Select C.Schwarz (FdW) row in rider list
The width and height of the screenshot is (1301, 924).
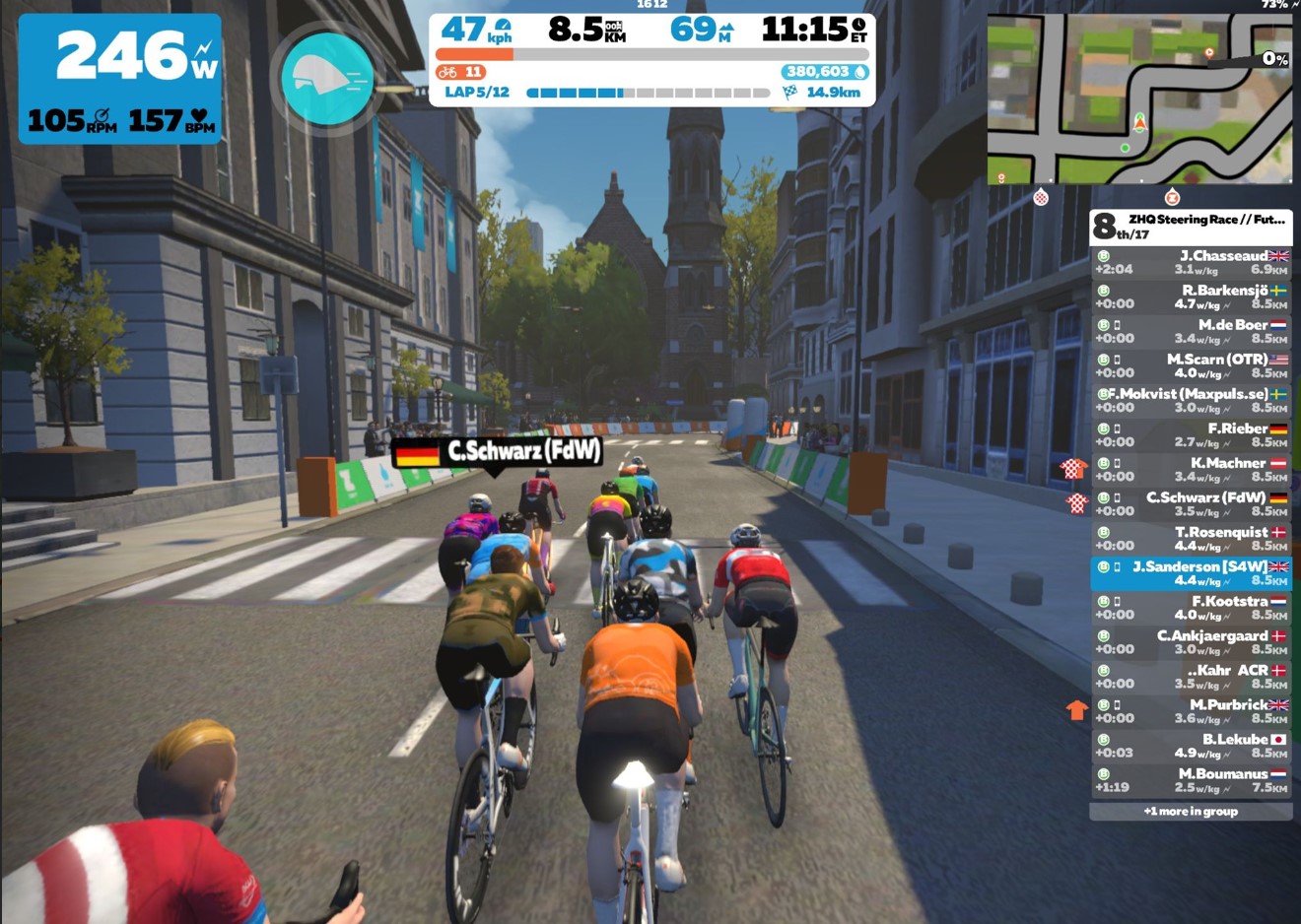coord(1191,503)
